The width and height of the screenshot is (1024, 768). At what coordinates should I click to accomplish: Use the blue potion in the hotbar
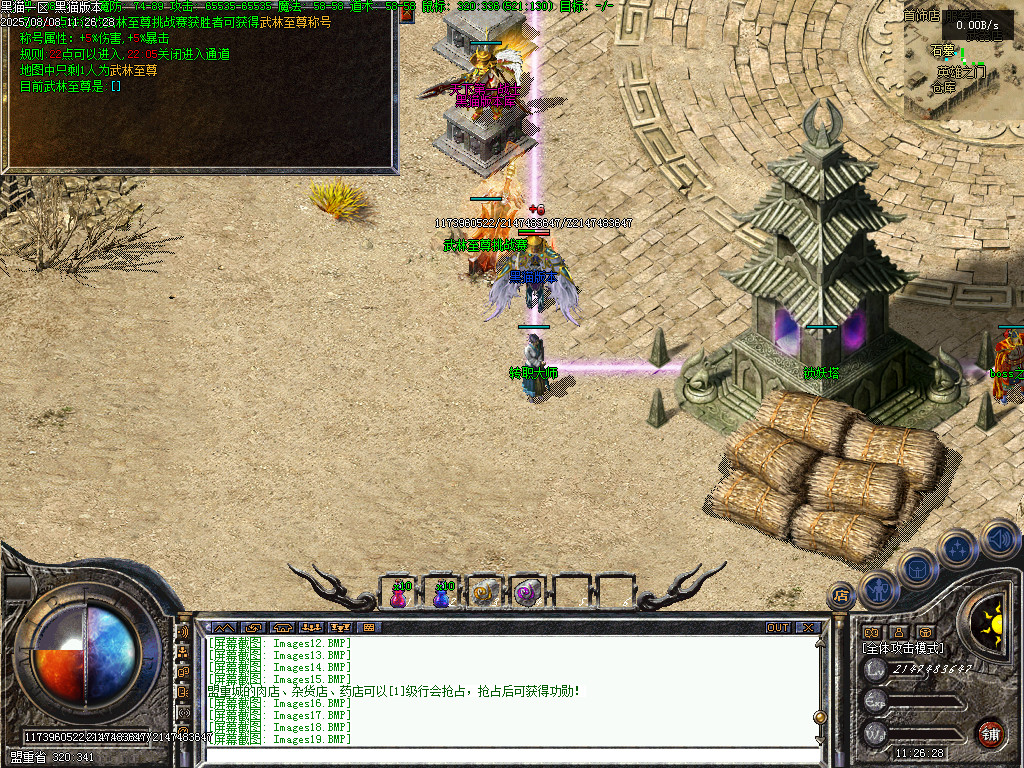[442, 594]
